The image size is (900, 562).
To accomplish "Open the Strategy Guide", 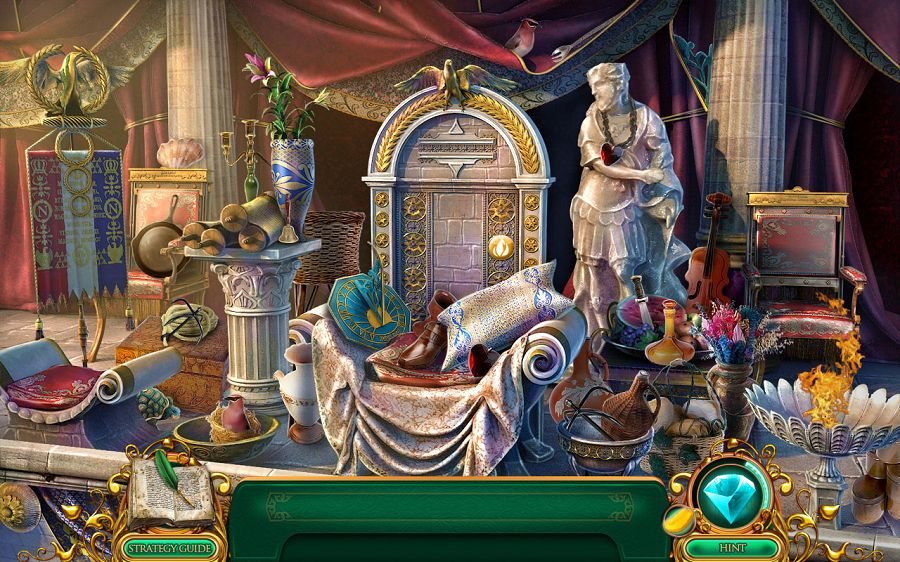I will click(168, 547).
